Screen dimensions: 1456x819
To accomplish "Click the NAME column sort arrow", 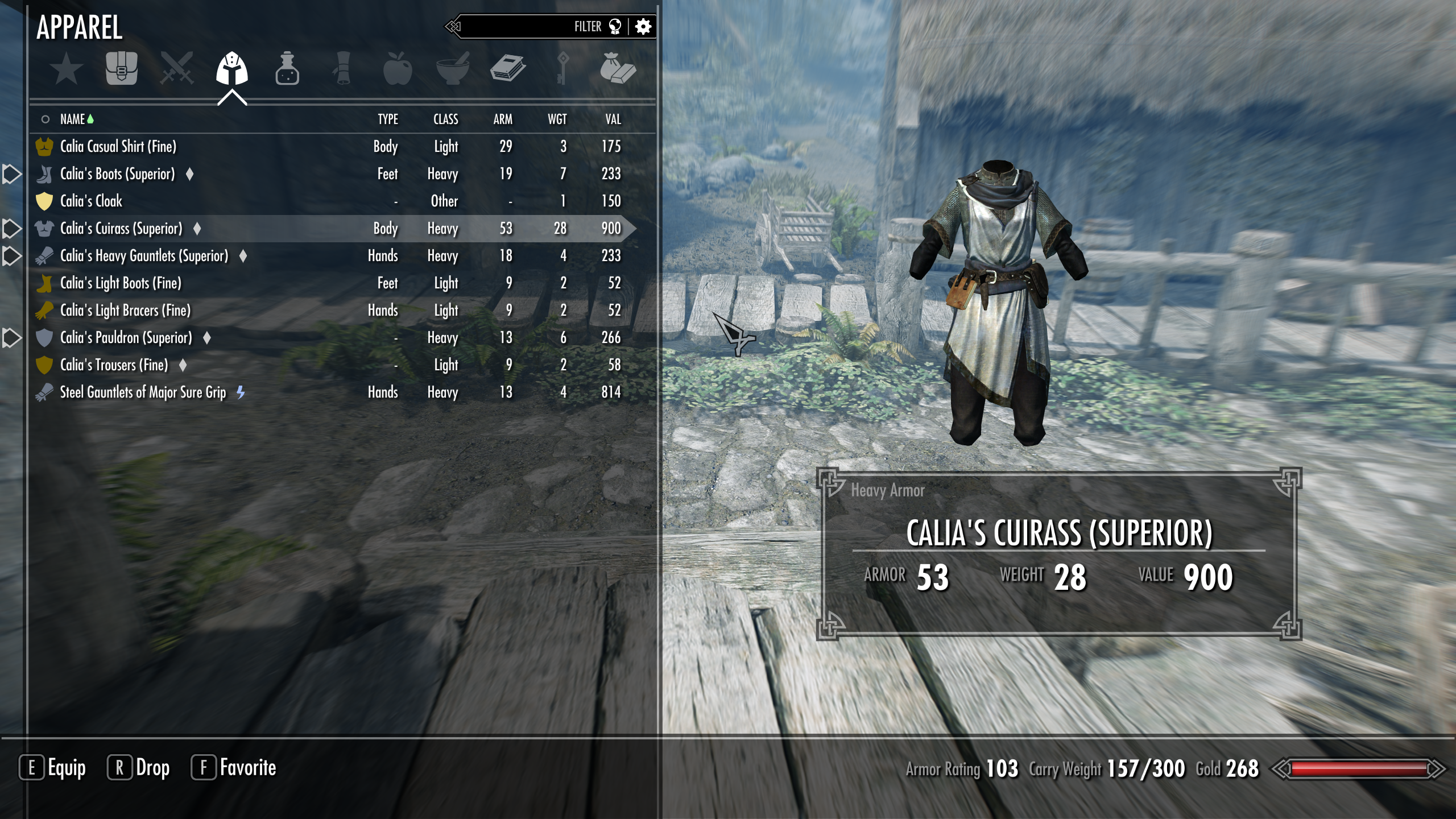I will coord(92,119).
